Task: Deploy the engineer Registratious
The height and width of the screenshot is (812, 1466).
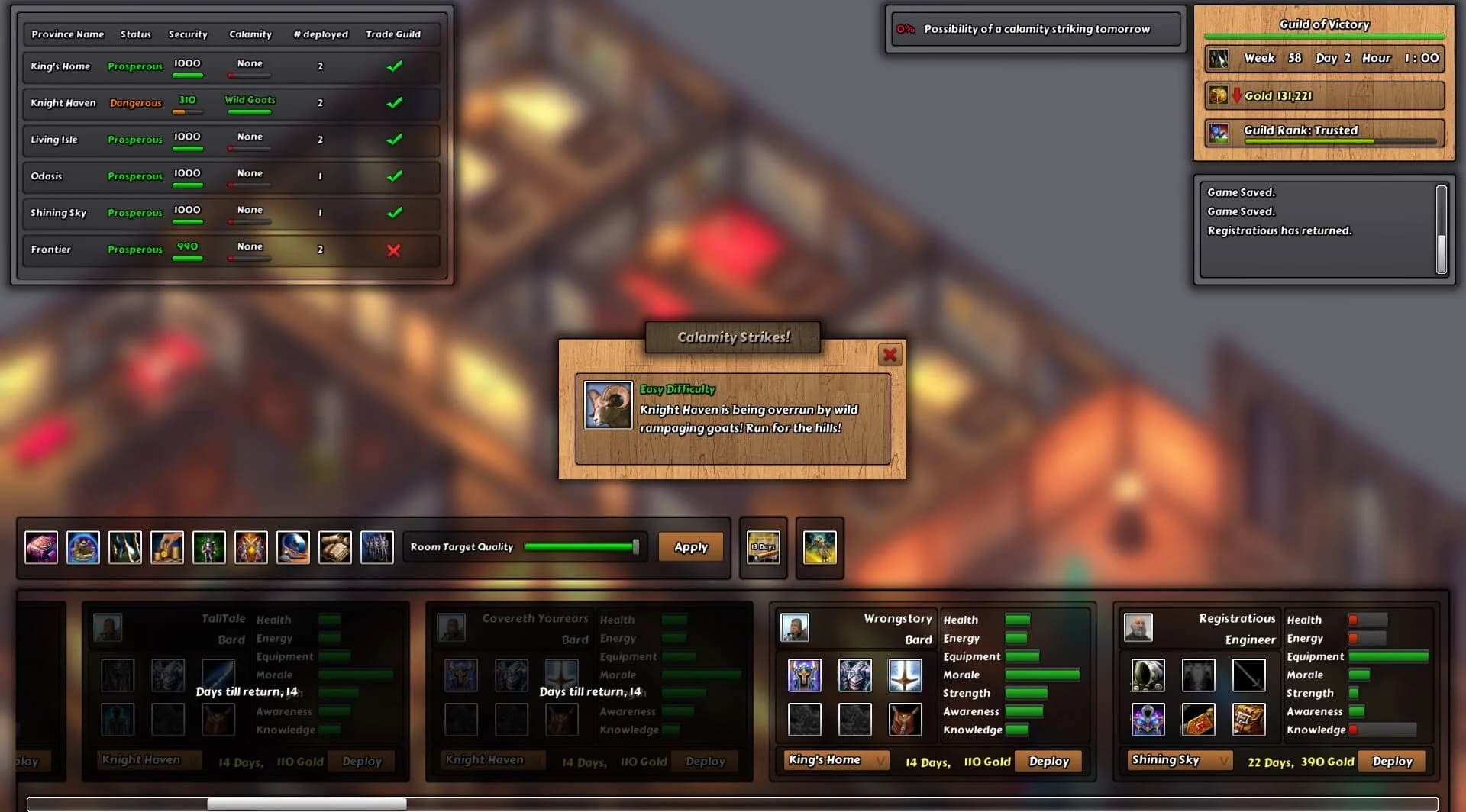Action: coord(1391,761)
